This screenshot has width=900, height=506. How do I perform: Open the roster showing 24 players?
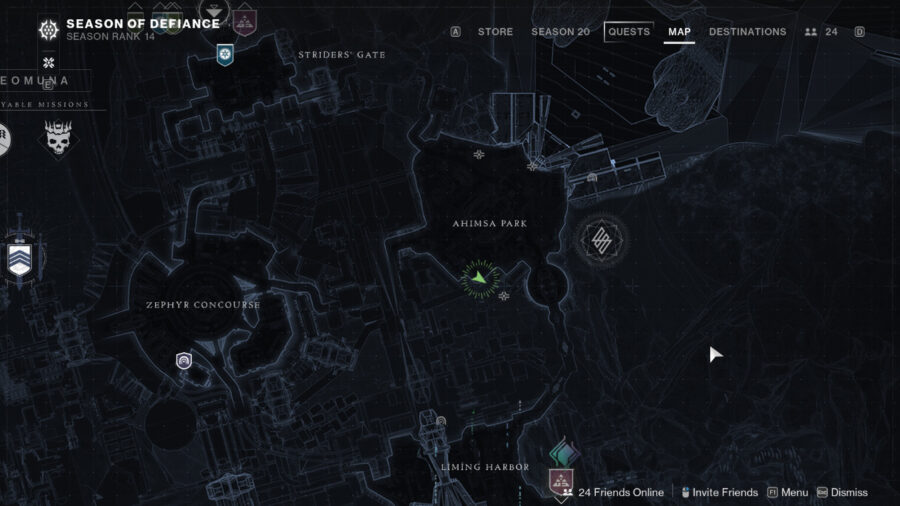(822, 32)
